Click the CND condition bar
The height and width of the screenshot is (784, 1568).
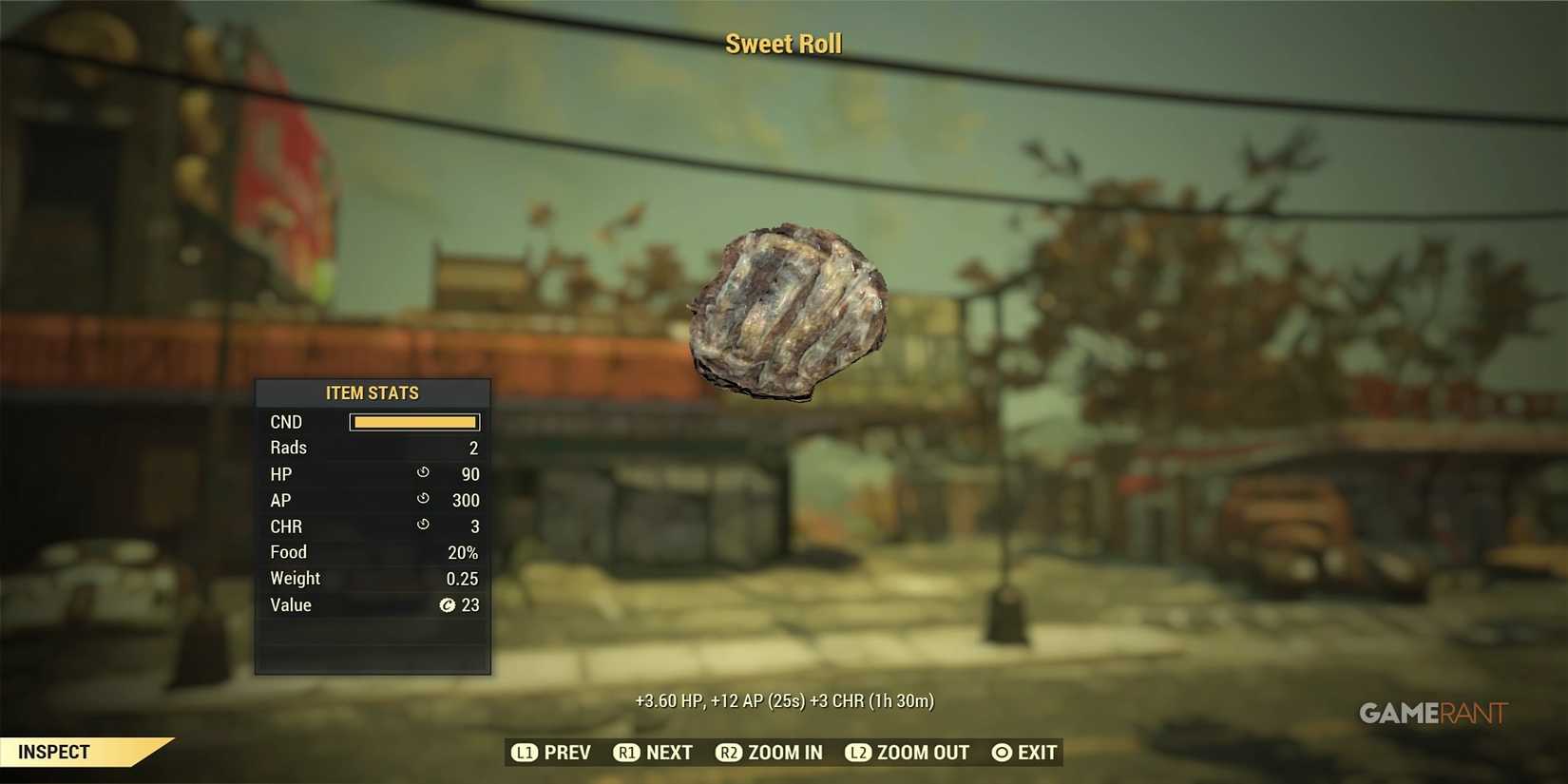(x=414, y=421)
